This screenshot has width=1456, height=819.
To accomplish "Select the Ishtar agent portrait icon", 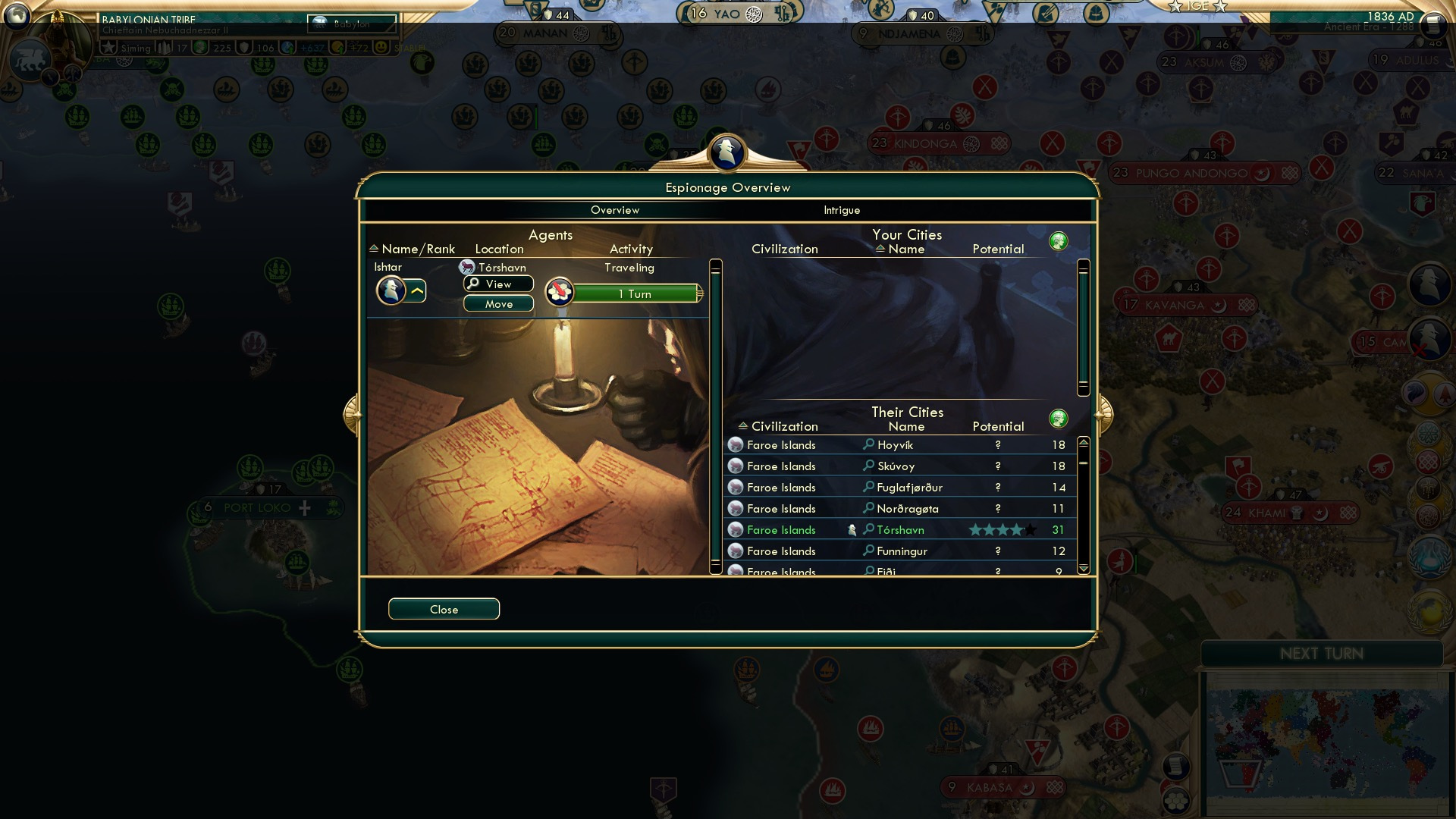I will [x=391, y=290].
